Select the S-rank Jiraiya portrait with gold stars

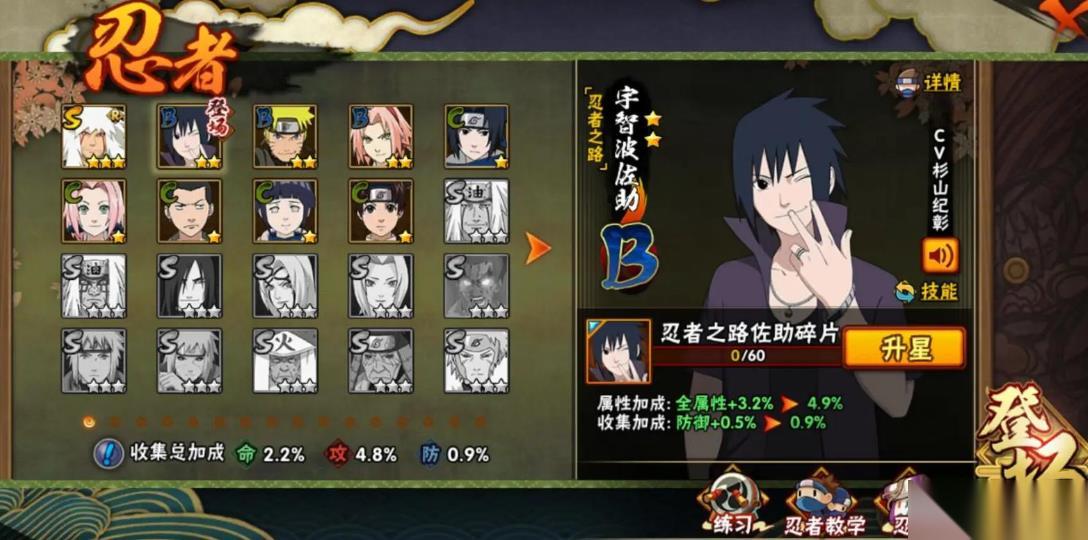click(x=94, y=136)
